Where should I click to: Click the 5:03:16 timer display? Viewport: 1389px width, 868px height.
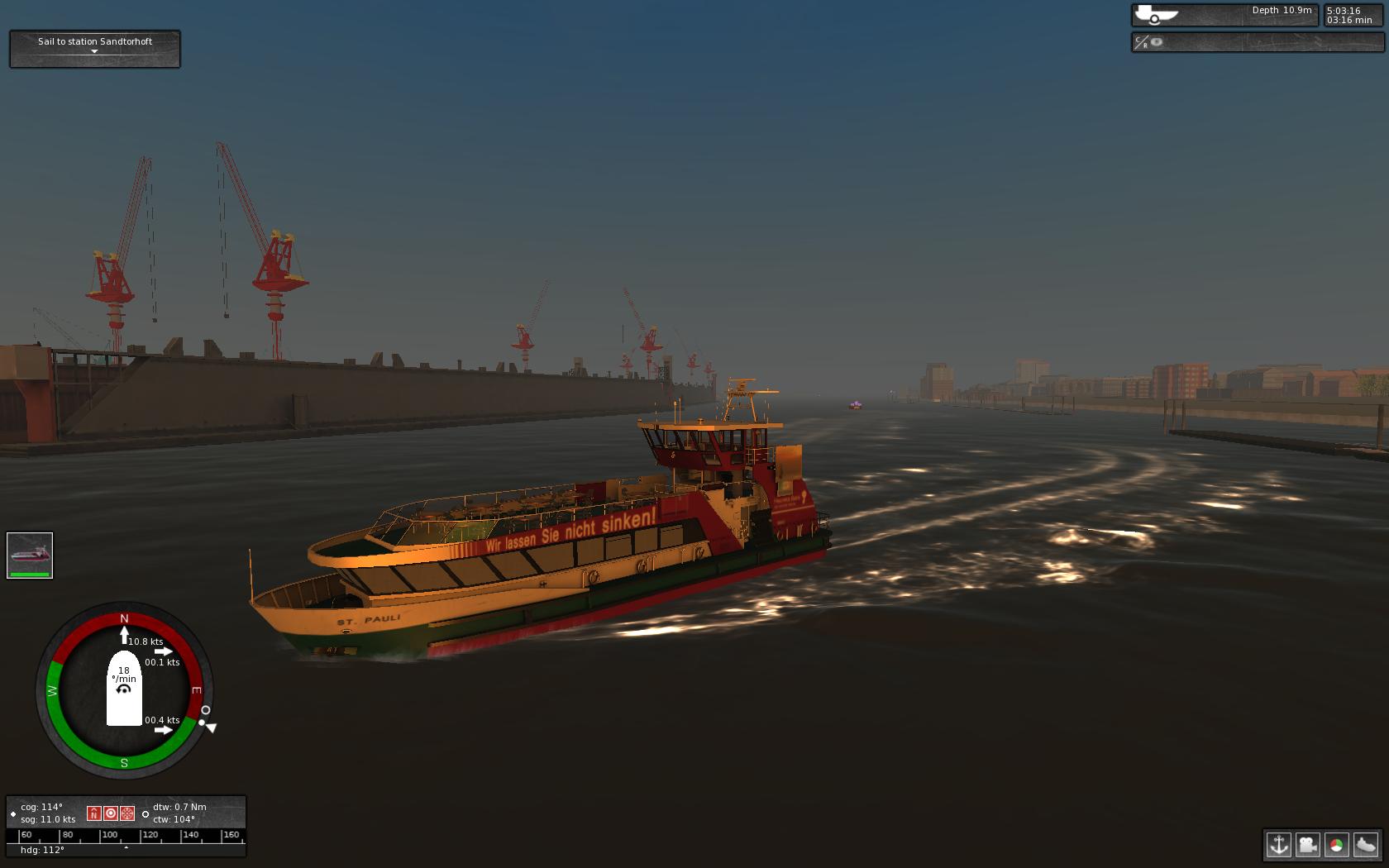[x=1345, y=11]
